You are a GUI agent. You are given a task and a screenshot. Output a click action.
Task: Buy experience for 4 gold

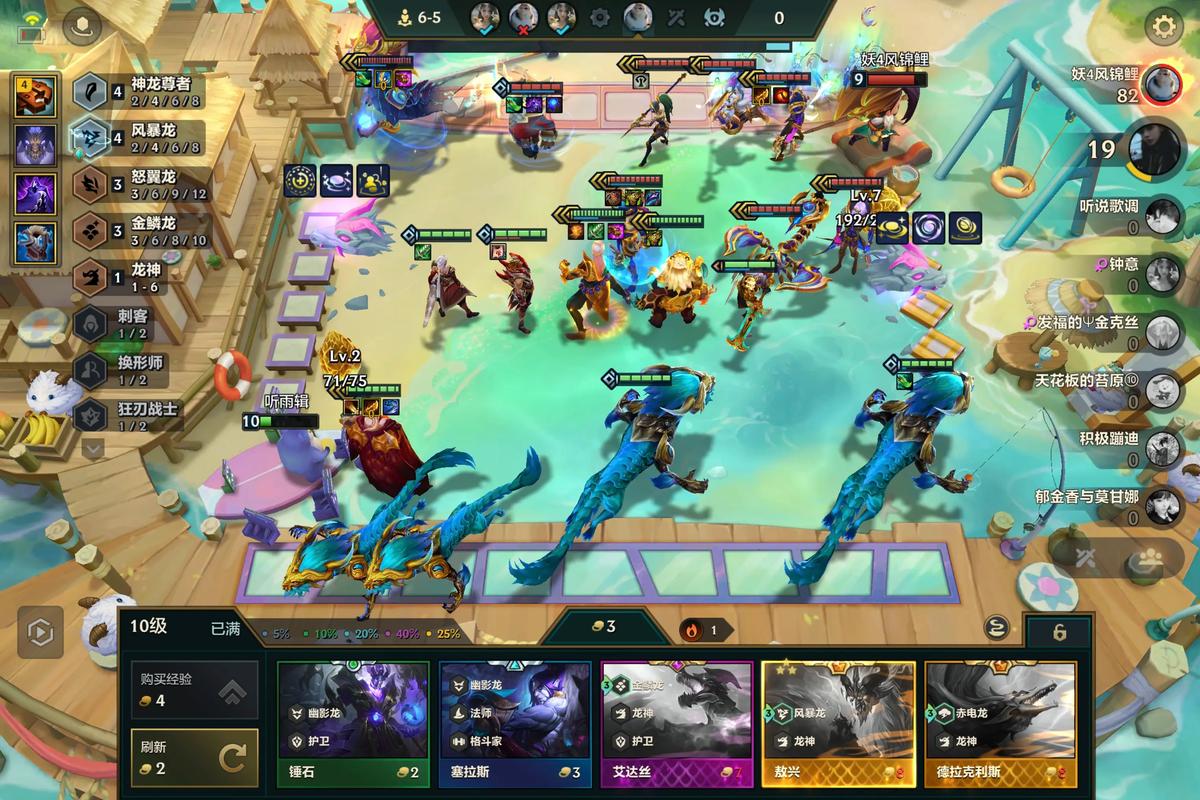(x=194, y=690)
